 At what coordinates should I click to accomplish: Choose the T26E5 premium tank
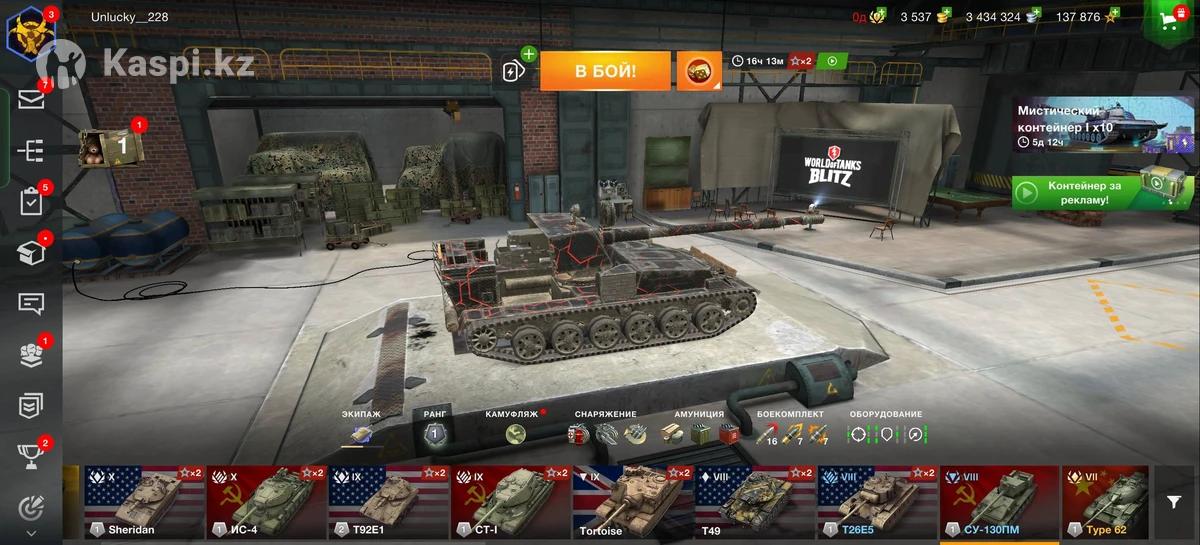[877, 502]
